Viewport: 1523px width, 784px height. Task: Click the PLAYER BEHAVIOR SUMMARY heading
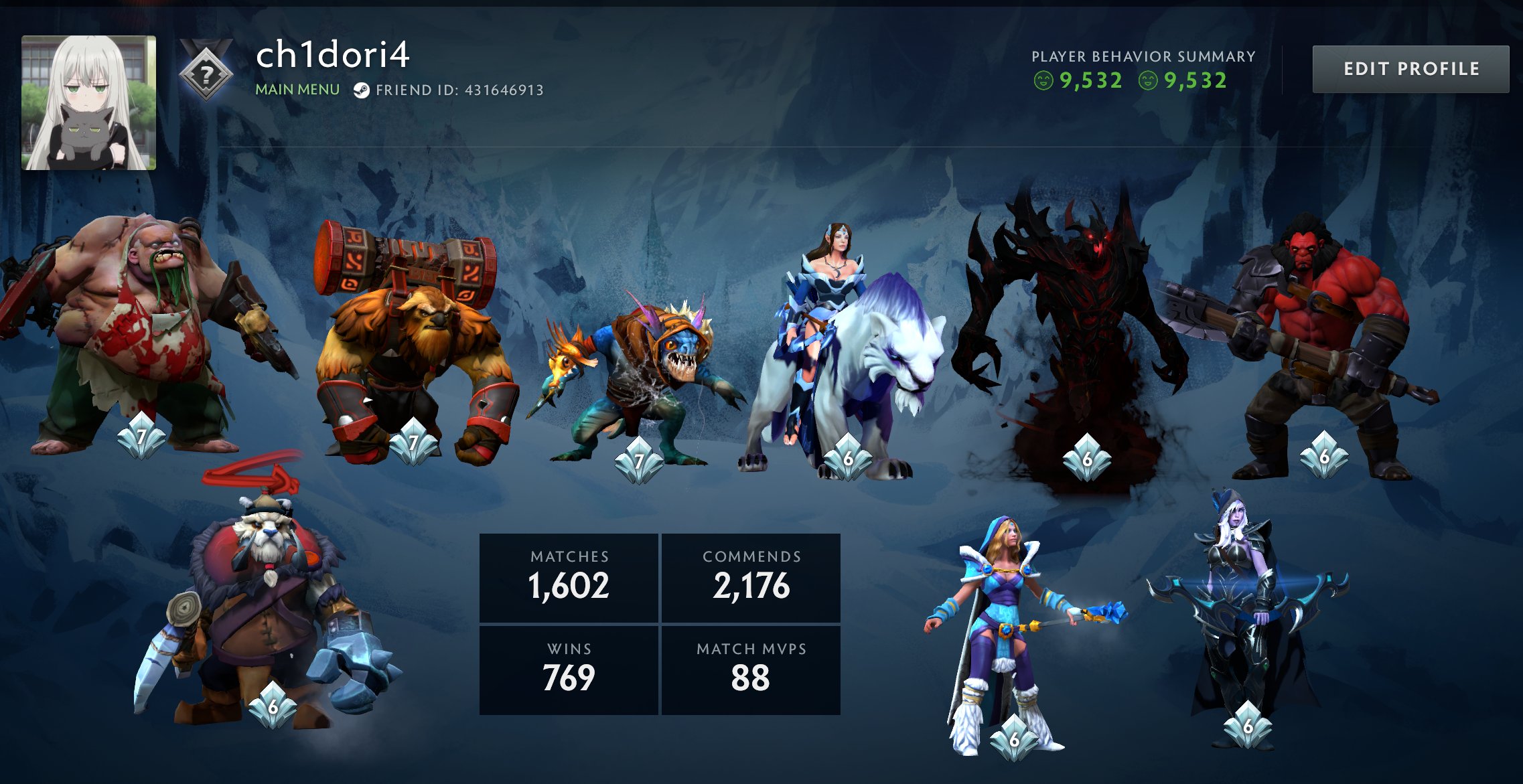pos(1143,57)
